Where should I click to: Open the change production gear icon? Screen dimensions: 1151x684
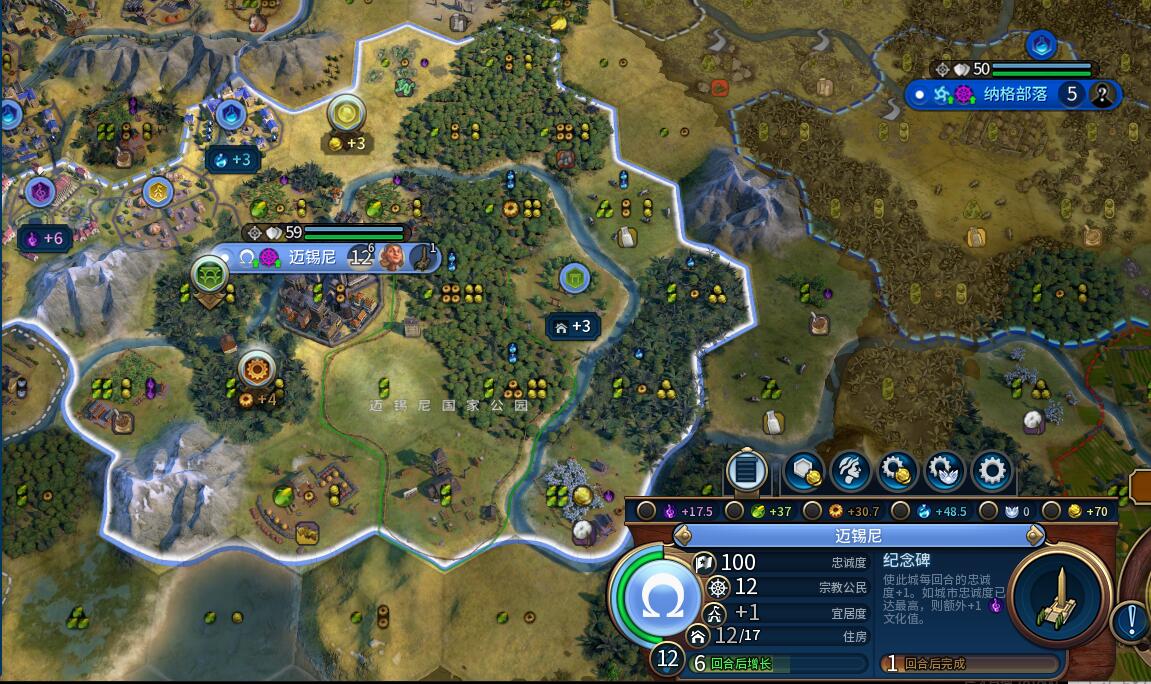992,471
